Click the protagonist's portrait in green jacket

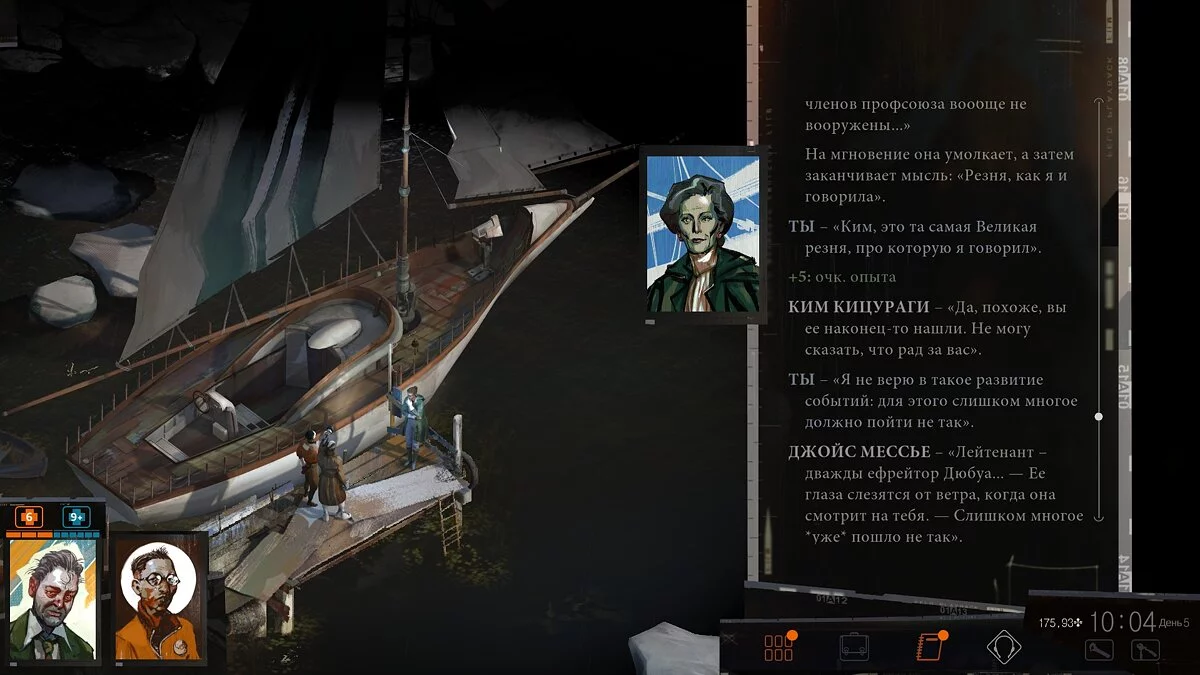52,599
